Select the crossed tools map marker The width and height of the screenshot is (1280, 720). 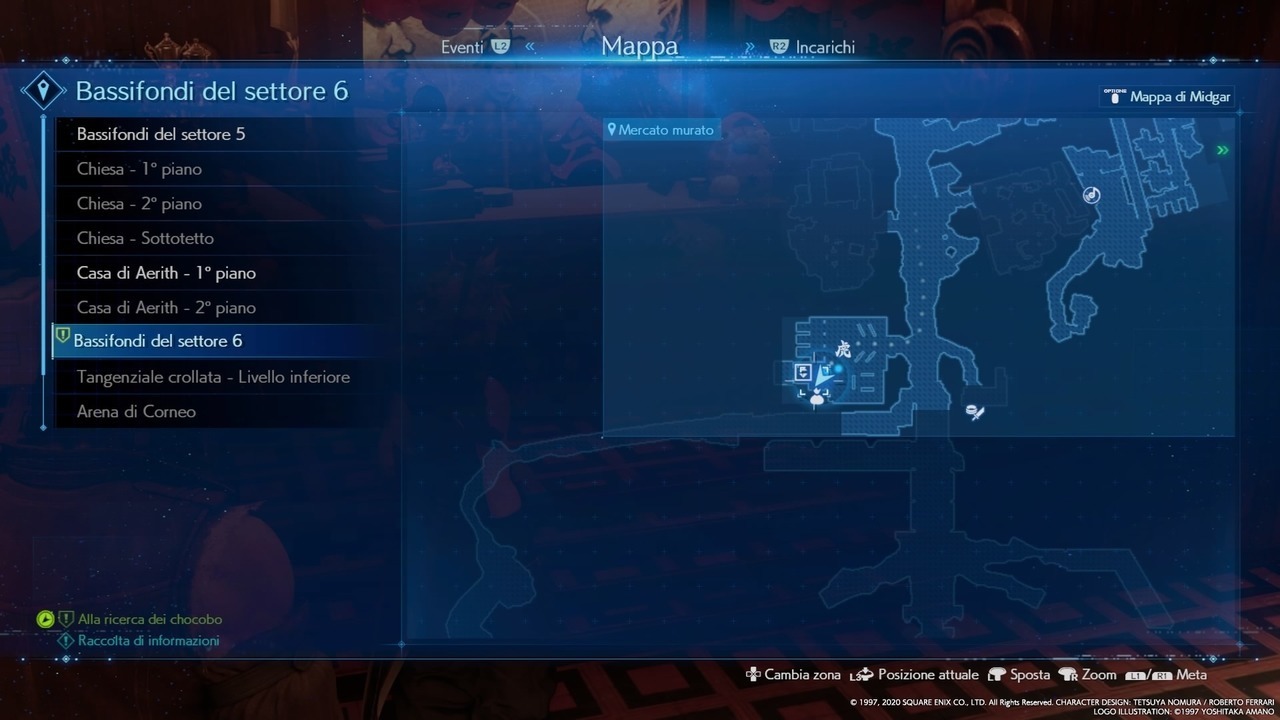pyautogui.click(x=975, y=411)
